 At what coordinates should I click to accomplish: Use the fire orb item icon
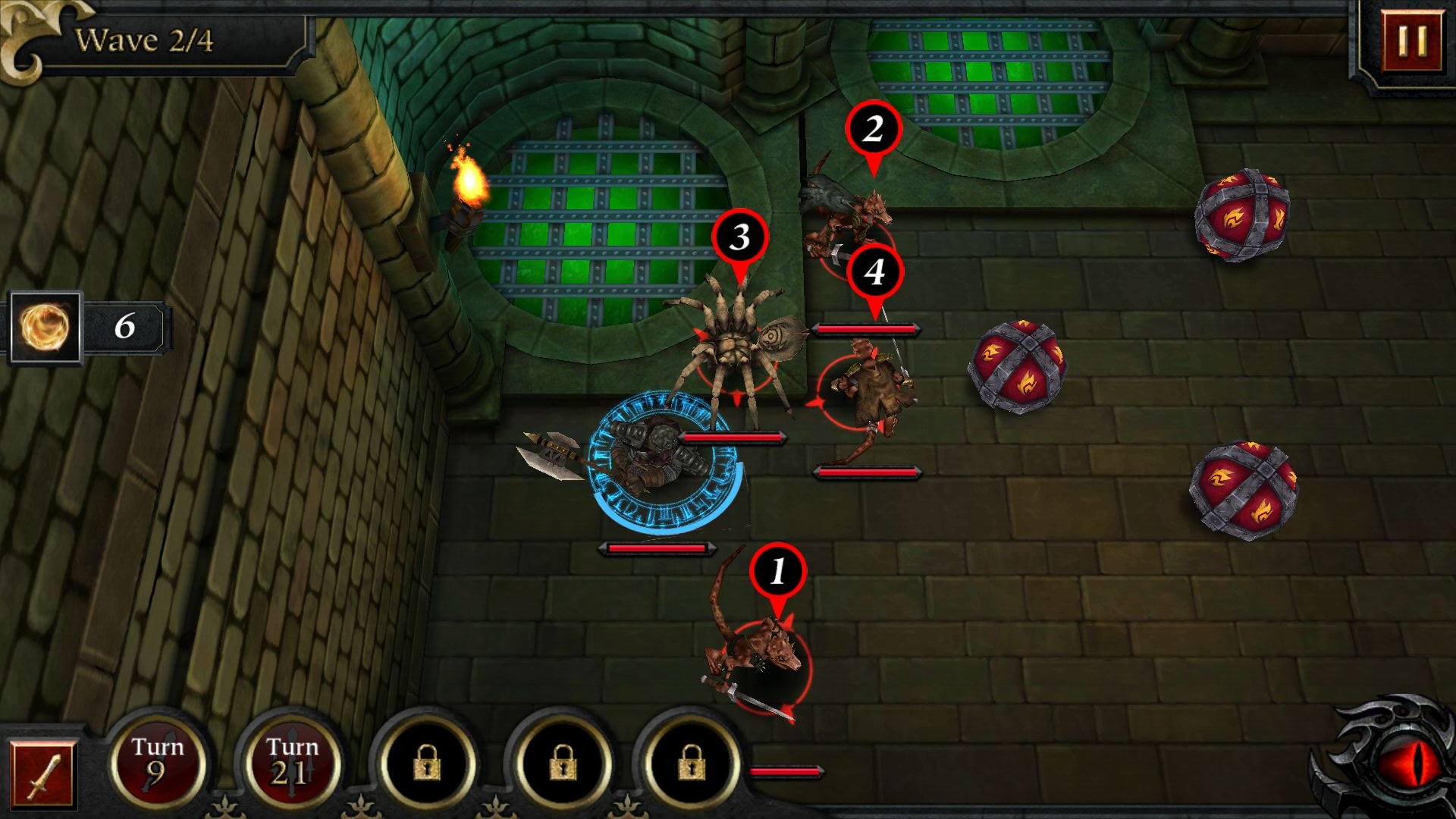click(x=45, y=328)
